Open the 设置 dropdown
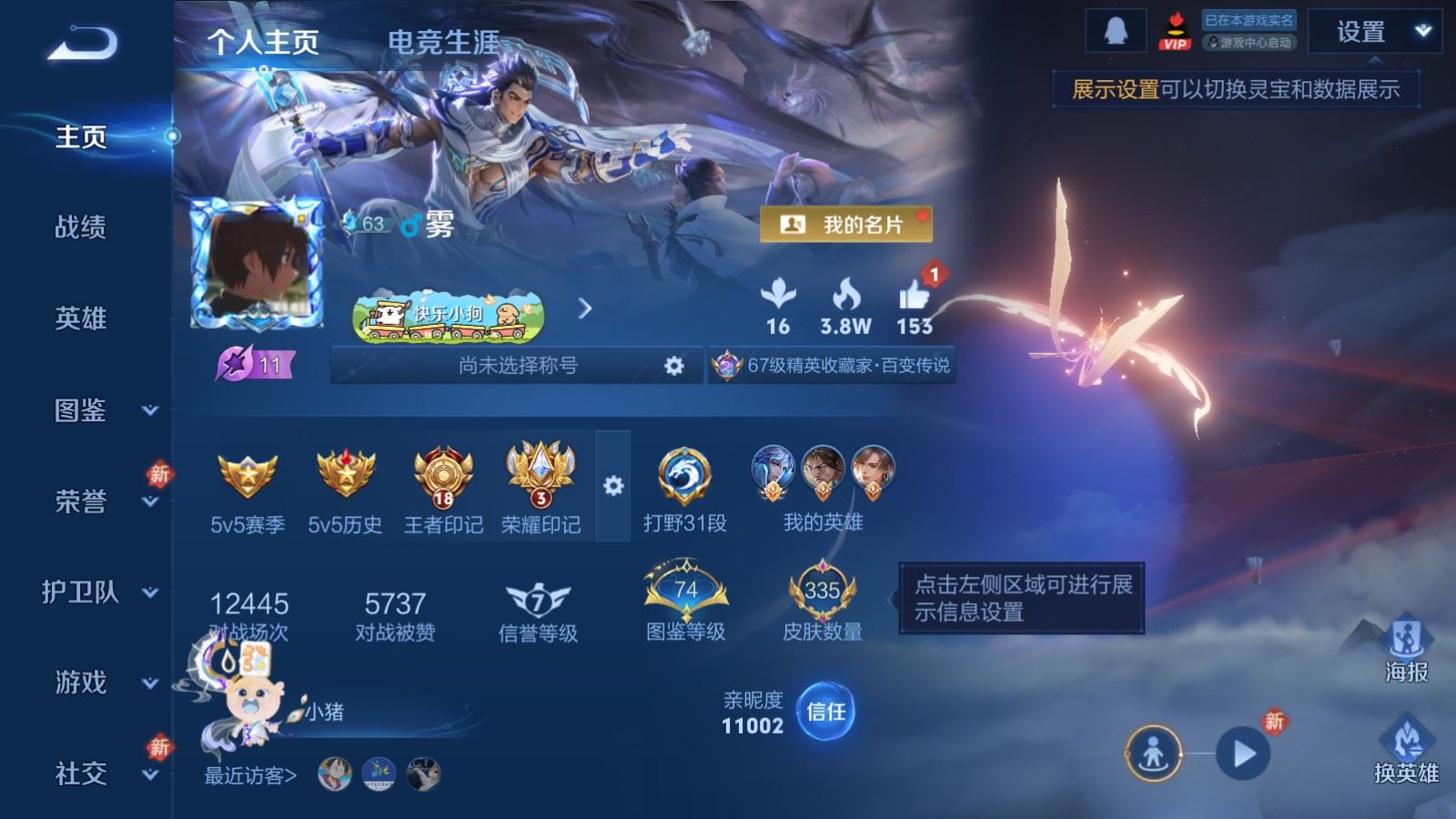The height and width of the screenshot is (819, 1456). 1374,32
